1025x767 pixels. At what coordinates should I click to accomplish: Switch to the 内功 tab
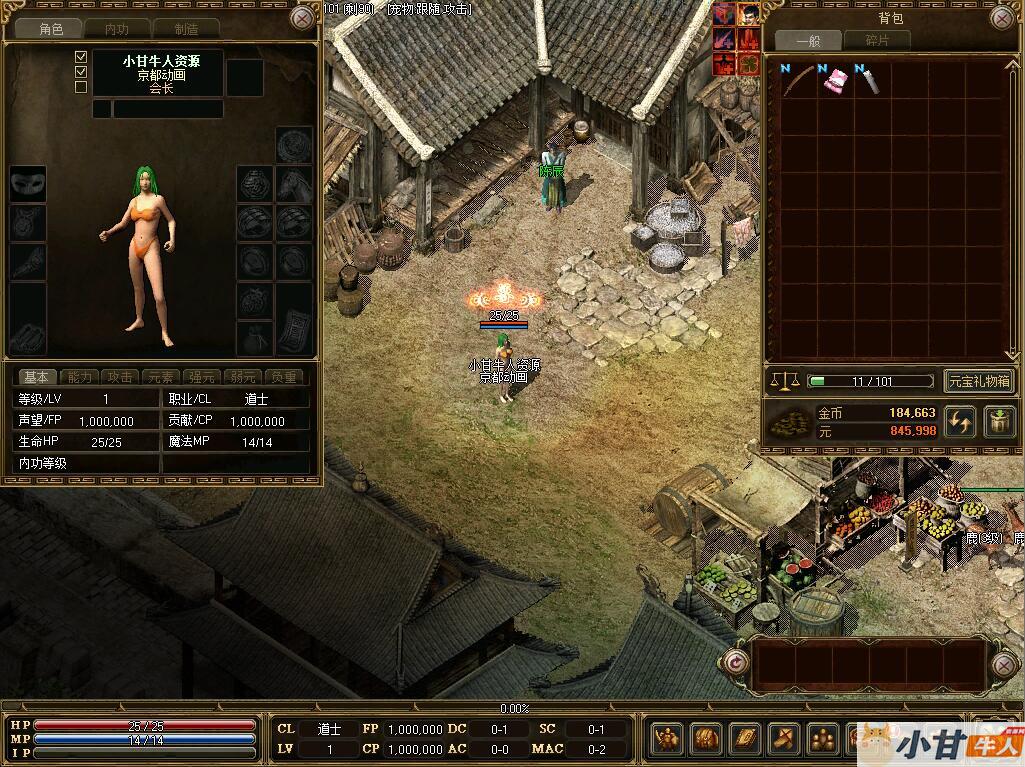(x=117, y=29)
